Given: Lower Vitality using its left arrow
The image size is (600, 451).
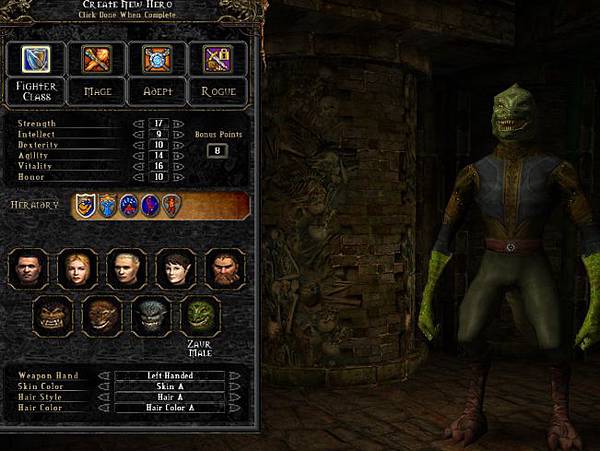Looking at the screenshot, I should (139, 166).
